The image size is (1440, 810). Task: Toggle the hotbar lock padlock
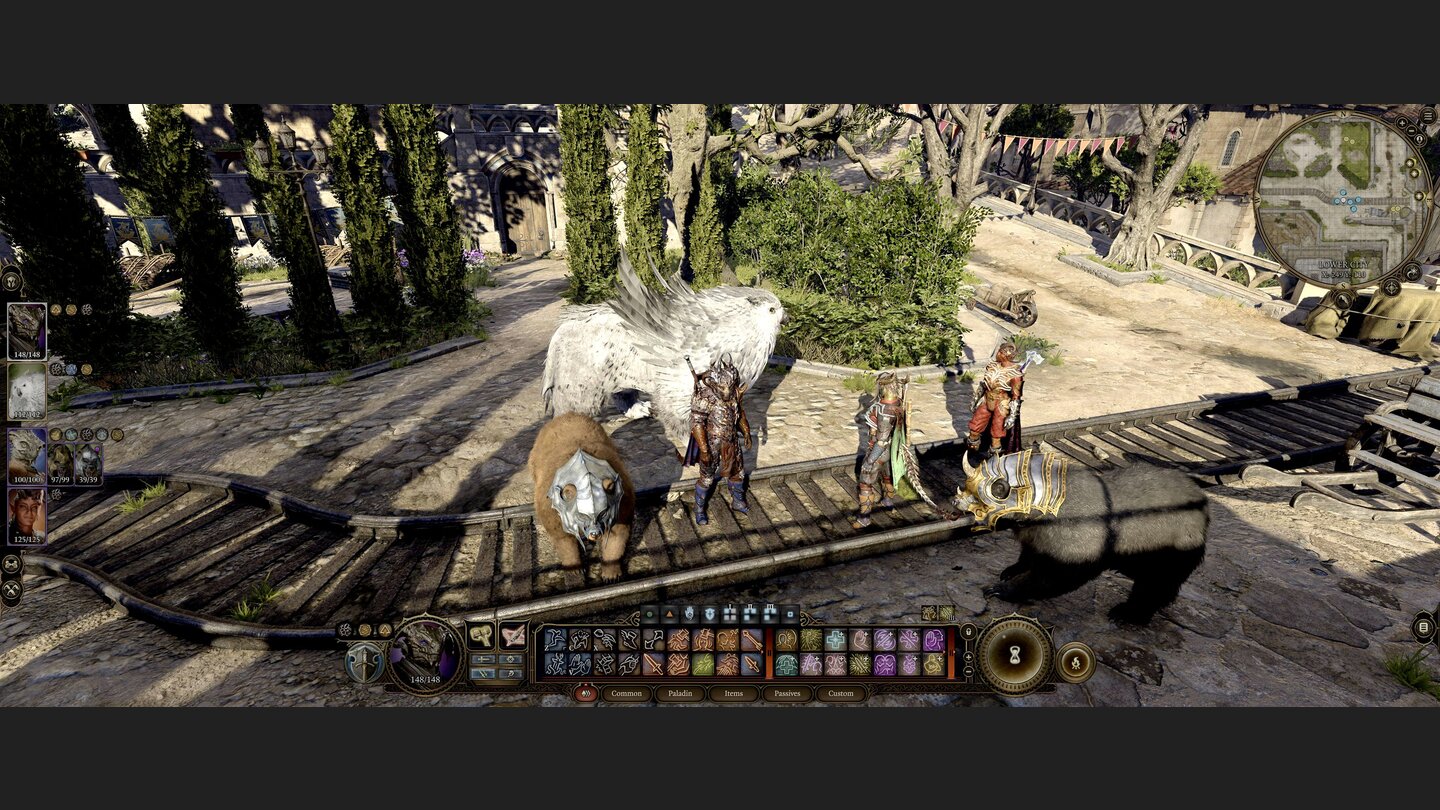(x=968, y=631)
